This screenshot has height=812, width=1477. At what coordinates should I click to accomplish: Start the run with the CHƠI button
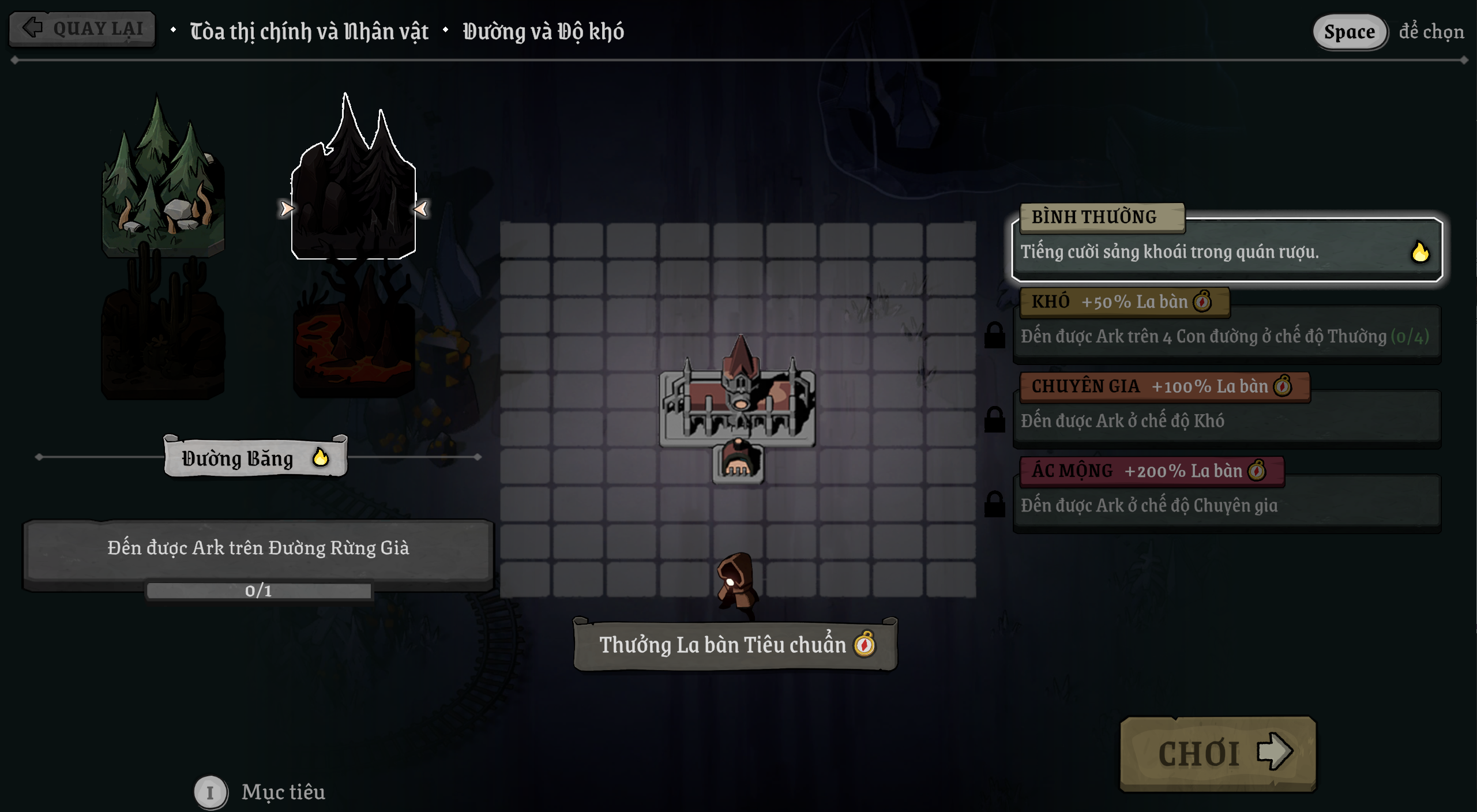coord(1217,753)
